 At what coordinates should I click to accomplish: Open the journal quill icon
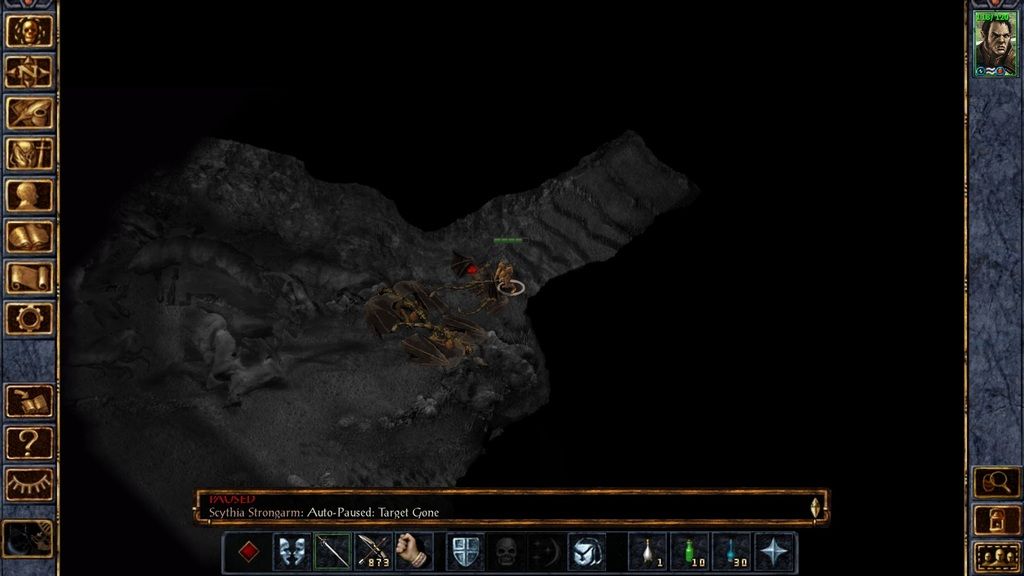point(29,113)
